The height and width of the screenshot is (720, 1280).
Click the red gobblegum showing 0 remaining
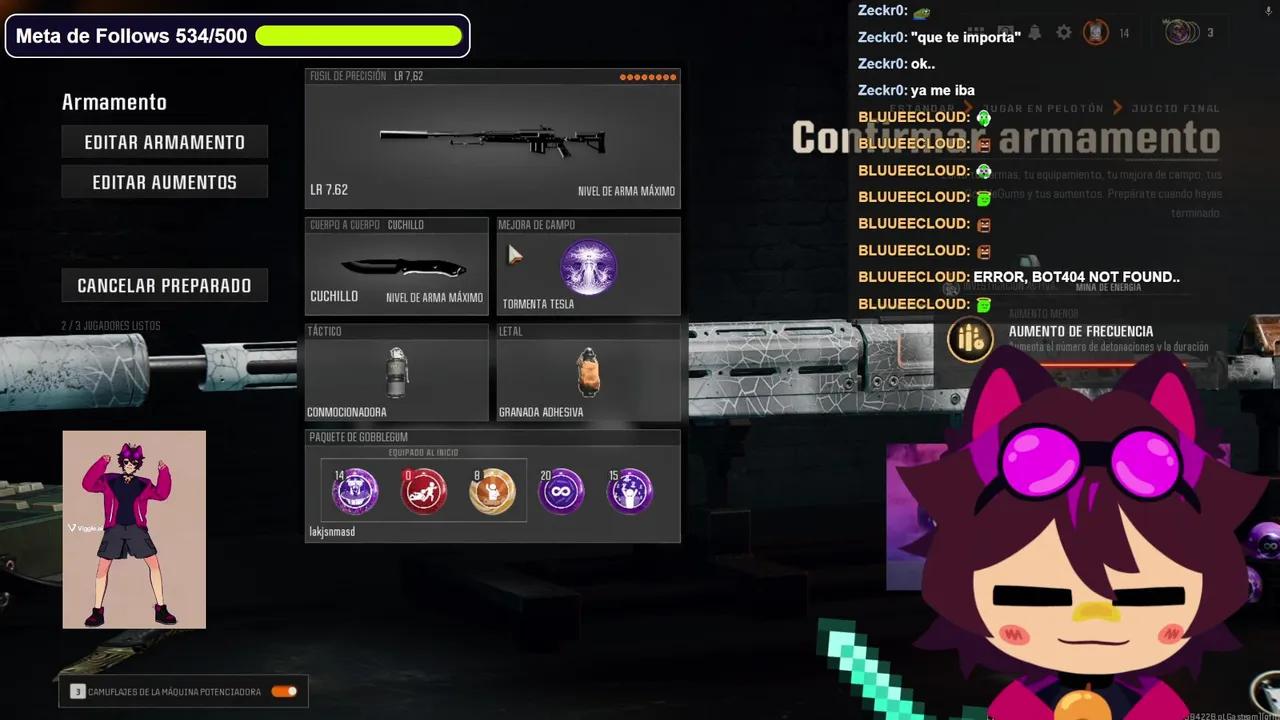click(x=423, y=489)
